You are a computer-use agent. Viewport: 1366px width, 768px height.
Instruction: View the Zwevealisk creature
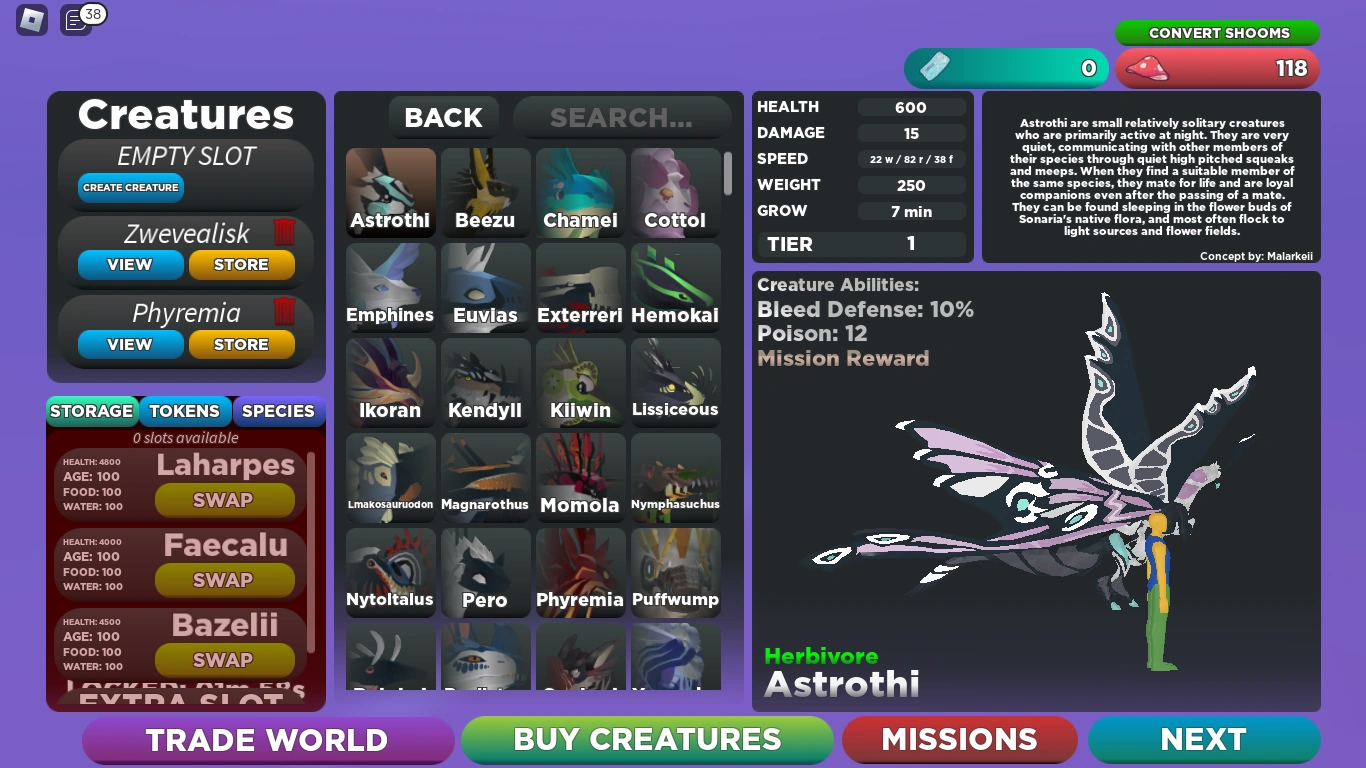click(130, 265)
